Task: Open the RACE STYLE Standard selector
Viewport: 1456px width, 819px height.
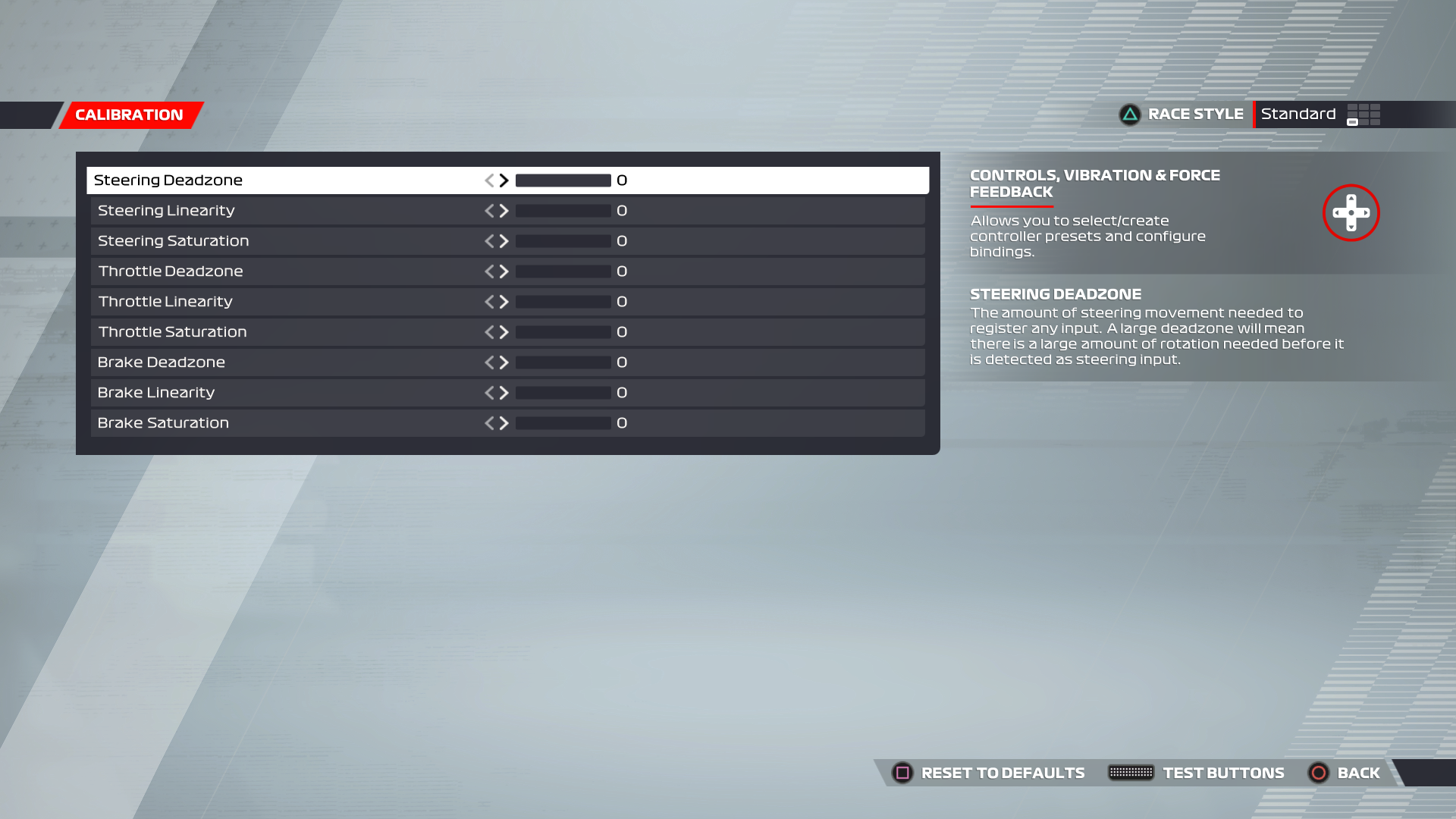Action: click(x=1298, y=114)
